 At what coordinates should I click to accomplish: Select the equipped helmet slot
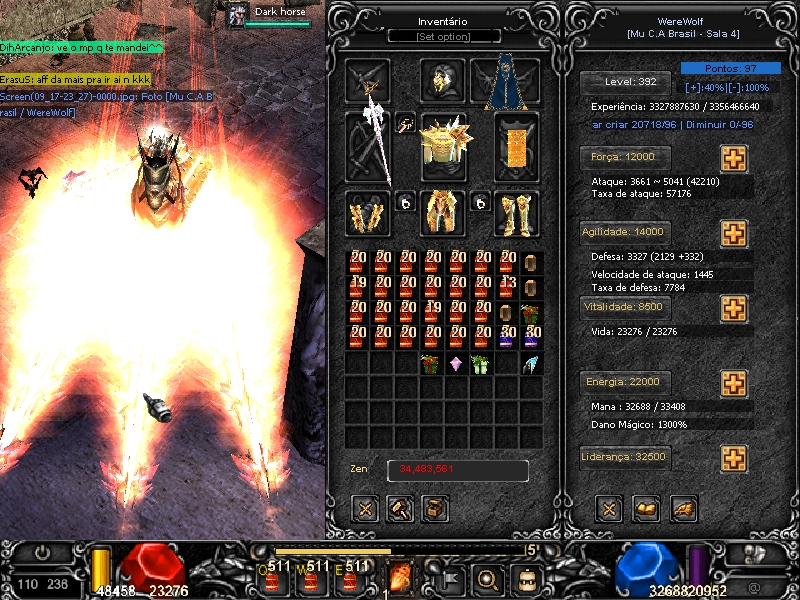pyautogui.click(x=442, y=80)
